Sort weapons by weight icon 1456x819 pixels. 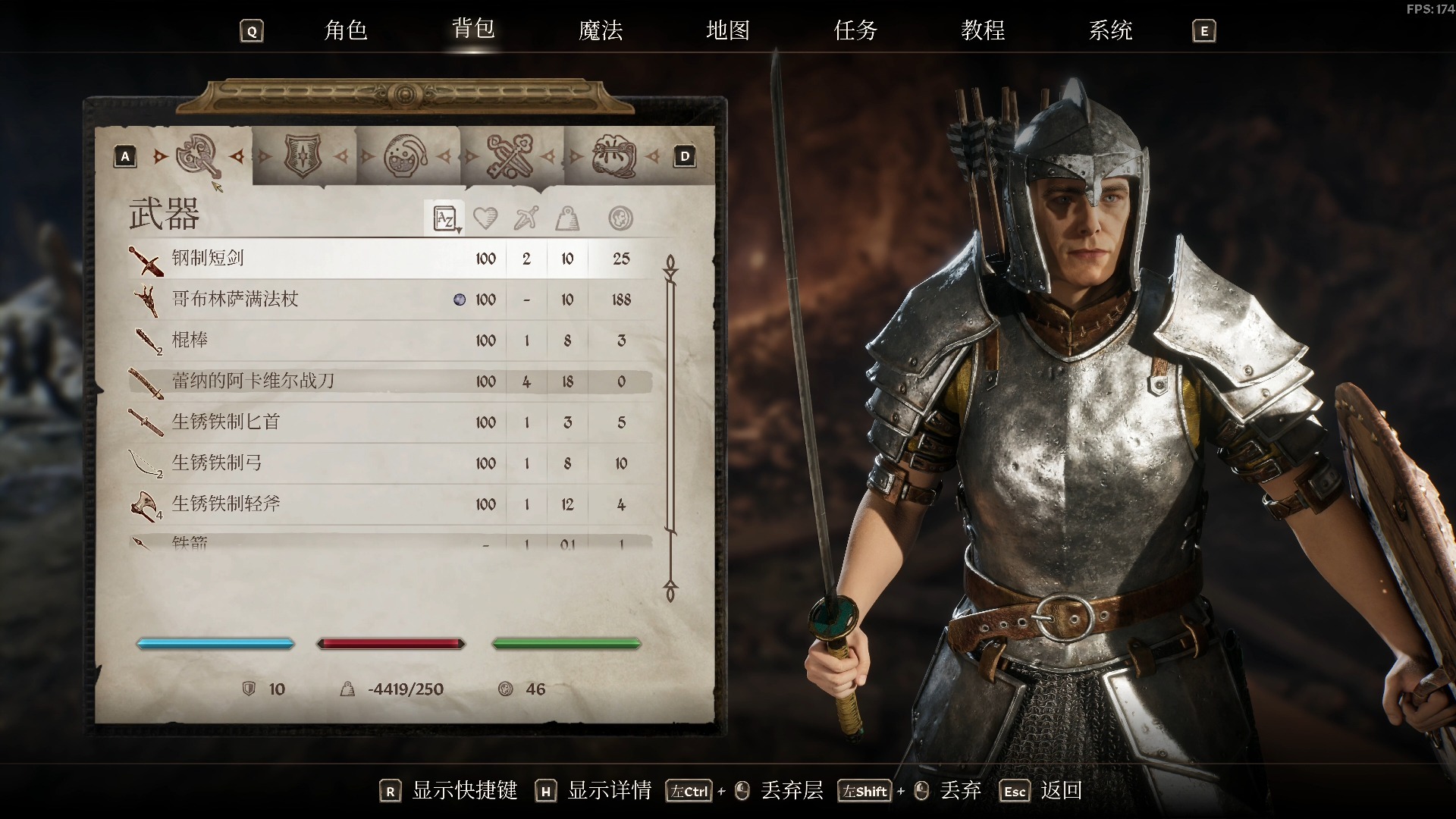(567, 219)
